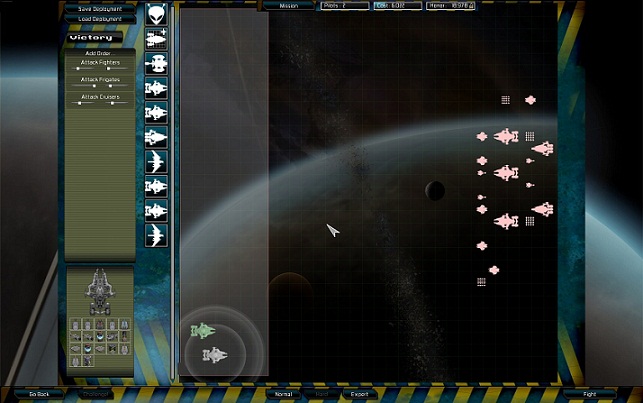Select the deployed green ship

[204, 330]
